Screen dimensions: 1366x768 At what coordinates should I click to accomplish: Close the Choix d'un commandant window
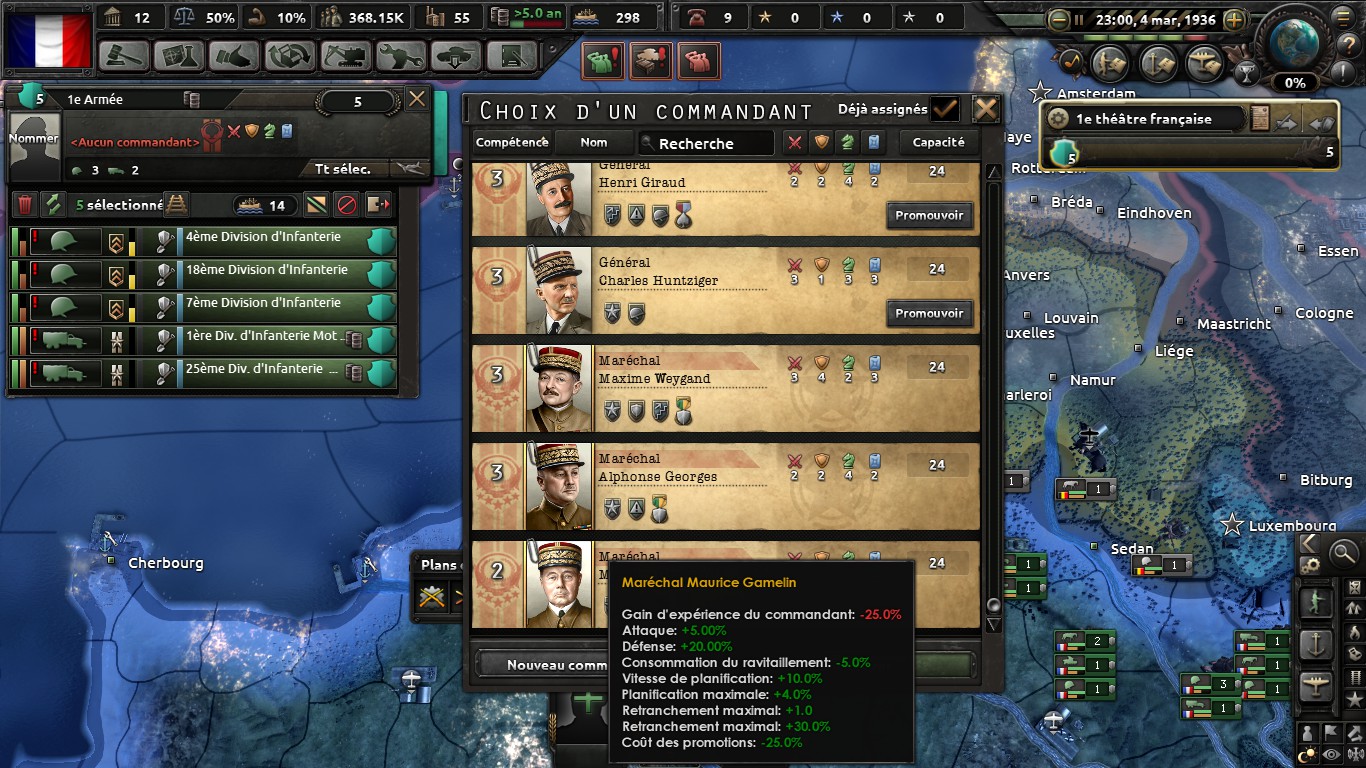click(986, 109)
